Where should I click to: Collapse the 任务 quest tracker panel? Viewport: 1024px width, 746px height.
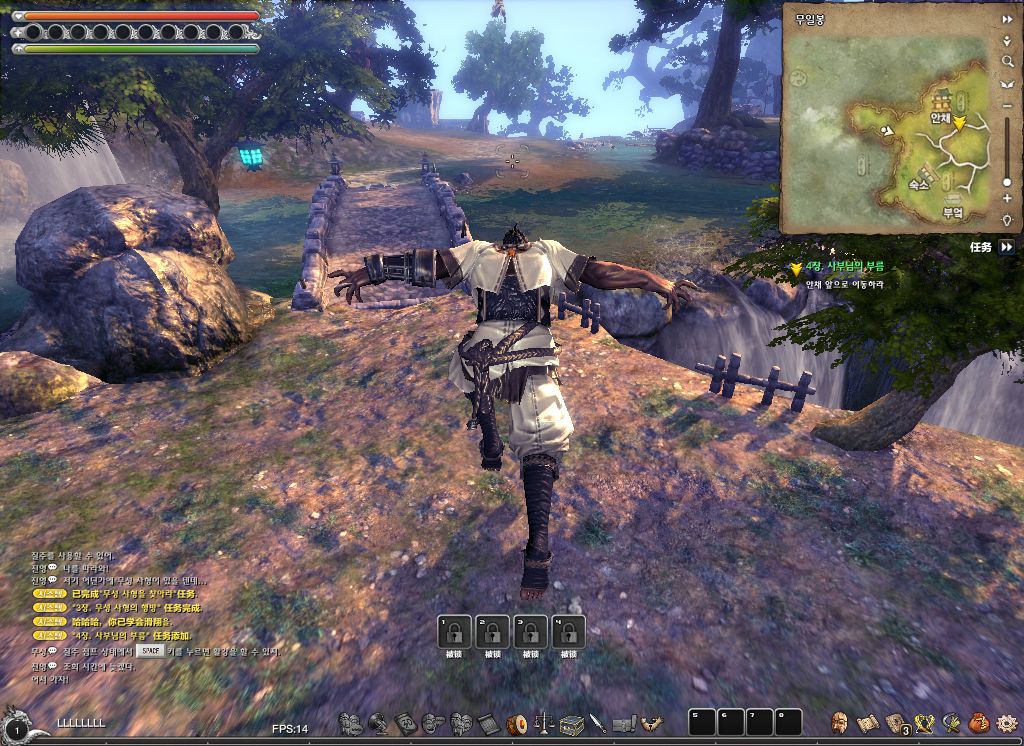(x=1007, y=246)
